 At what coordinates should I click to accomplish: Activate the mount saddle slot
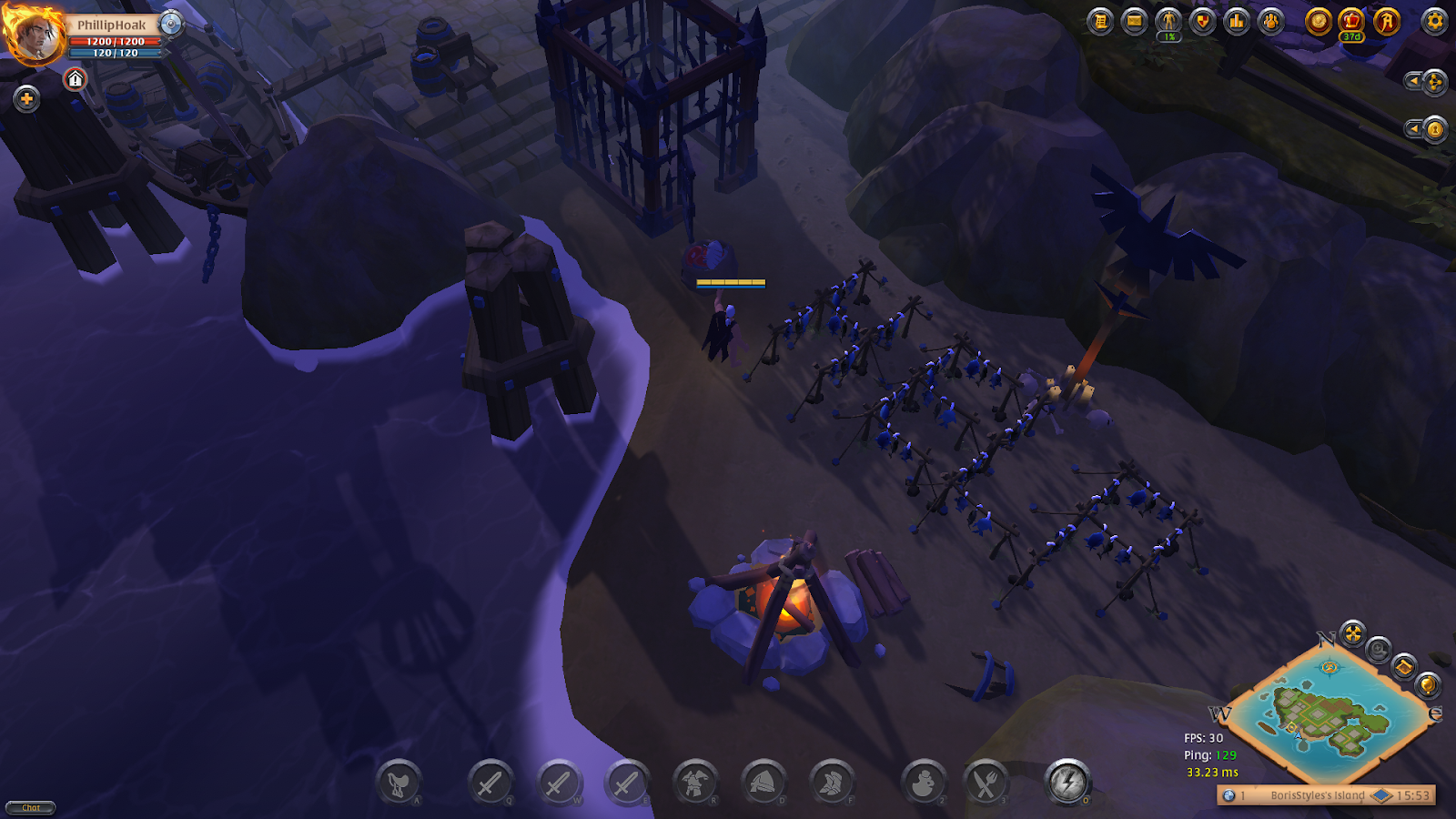click(399, 783)
